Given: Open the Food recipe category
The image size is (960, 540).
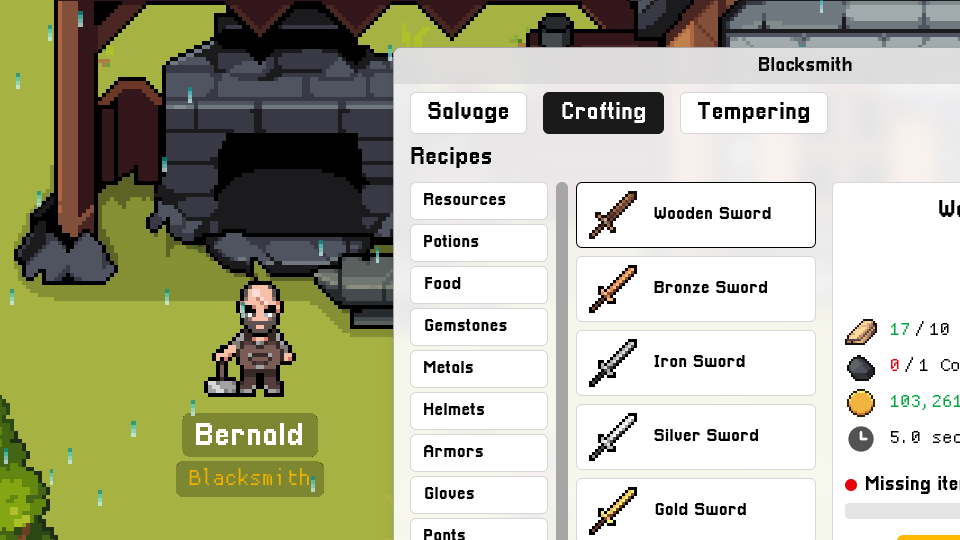Looking at the screenshot, I should coord(478,284).
